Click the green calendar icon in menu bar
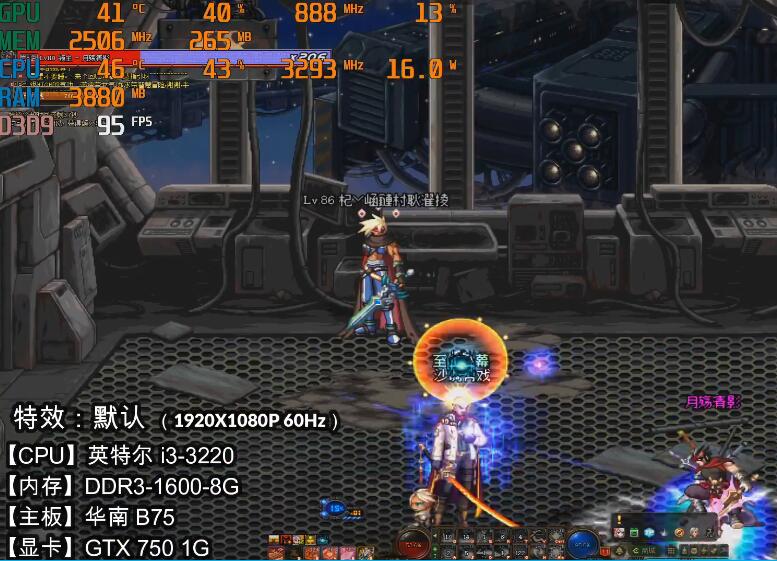The height and width of the screenshot is (561, 777). pyautogui.click(x=634, y=533)
